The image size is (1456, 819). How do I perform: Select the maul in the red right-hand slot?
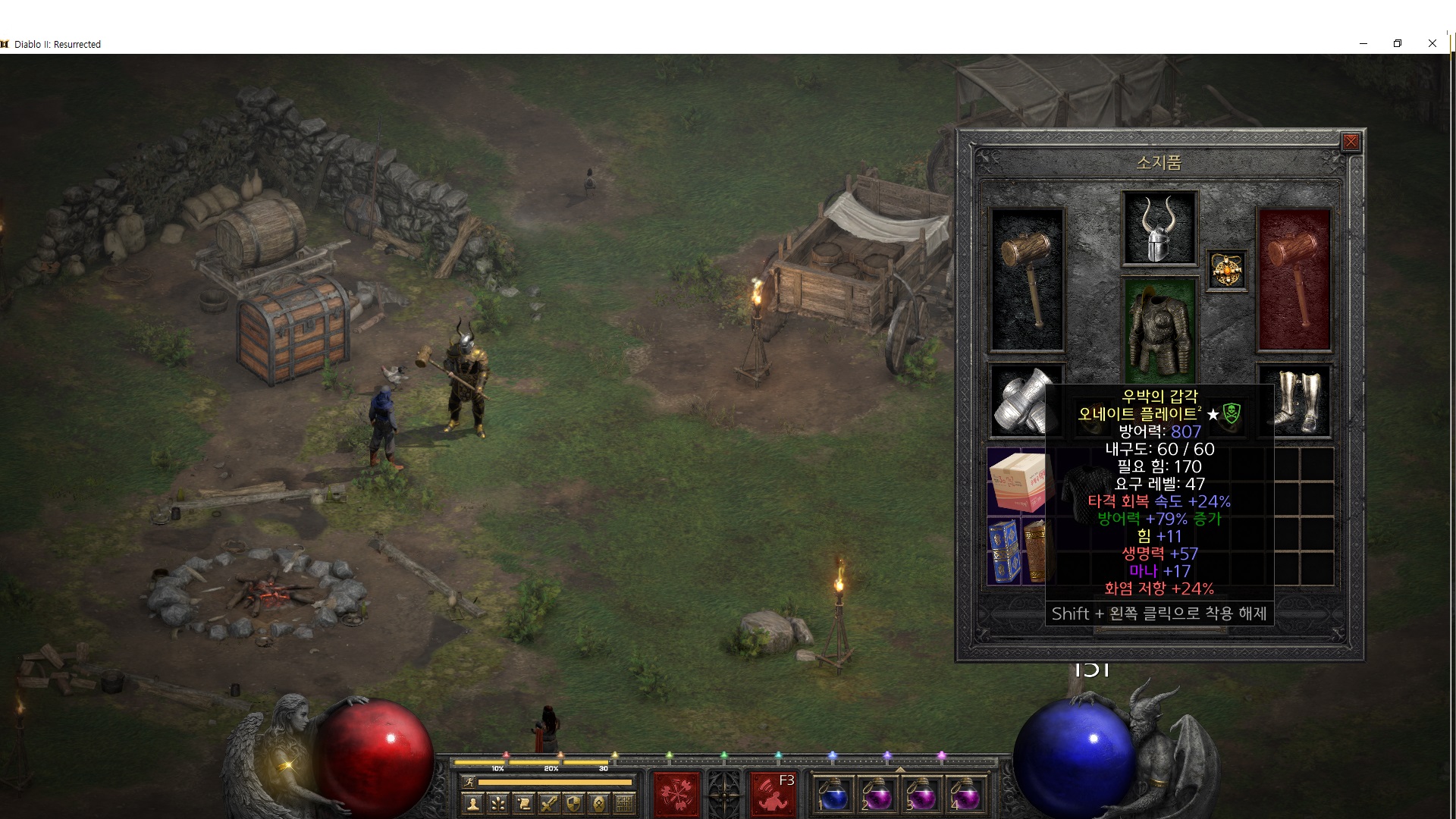1294,279
